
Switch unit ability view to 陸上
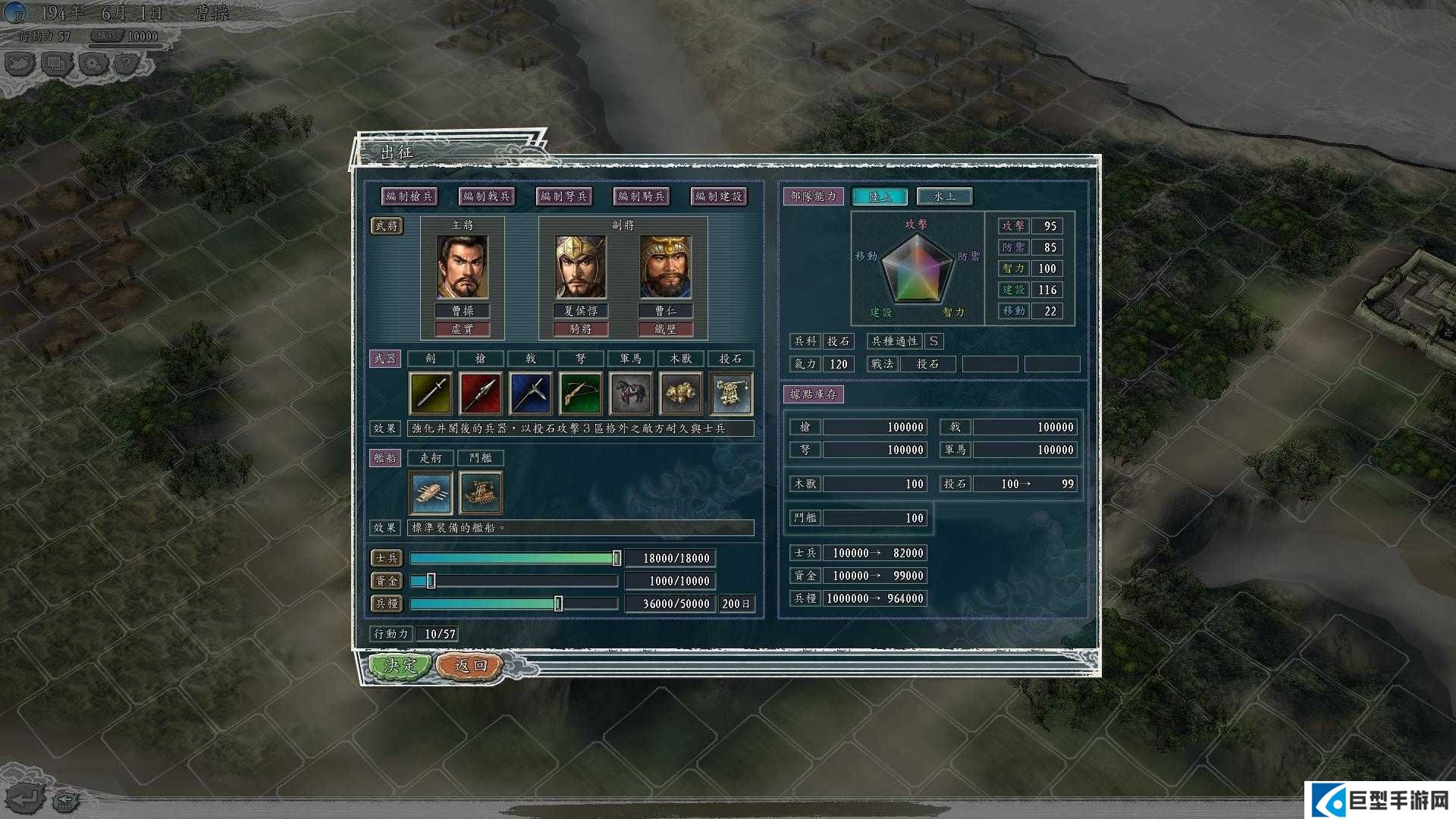(880, 196)
